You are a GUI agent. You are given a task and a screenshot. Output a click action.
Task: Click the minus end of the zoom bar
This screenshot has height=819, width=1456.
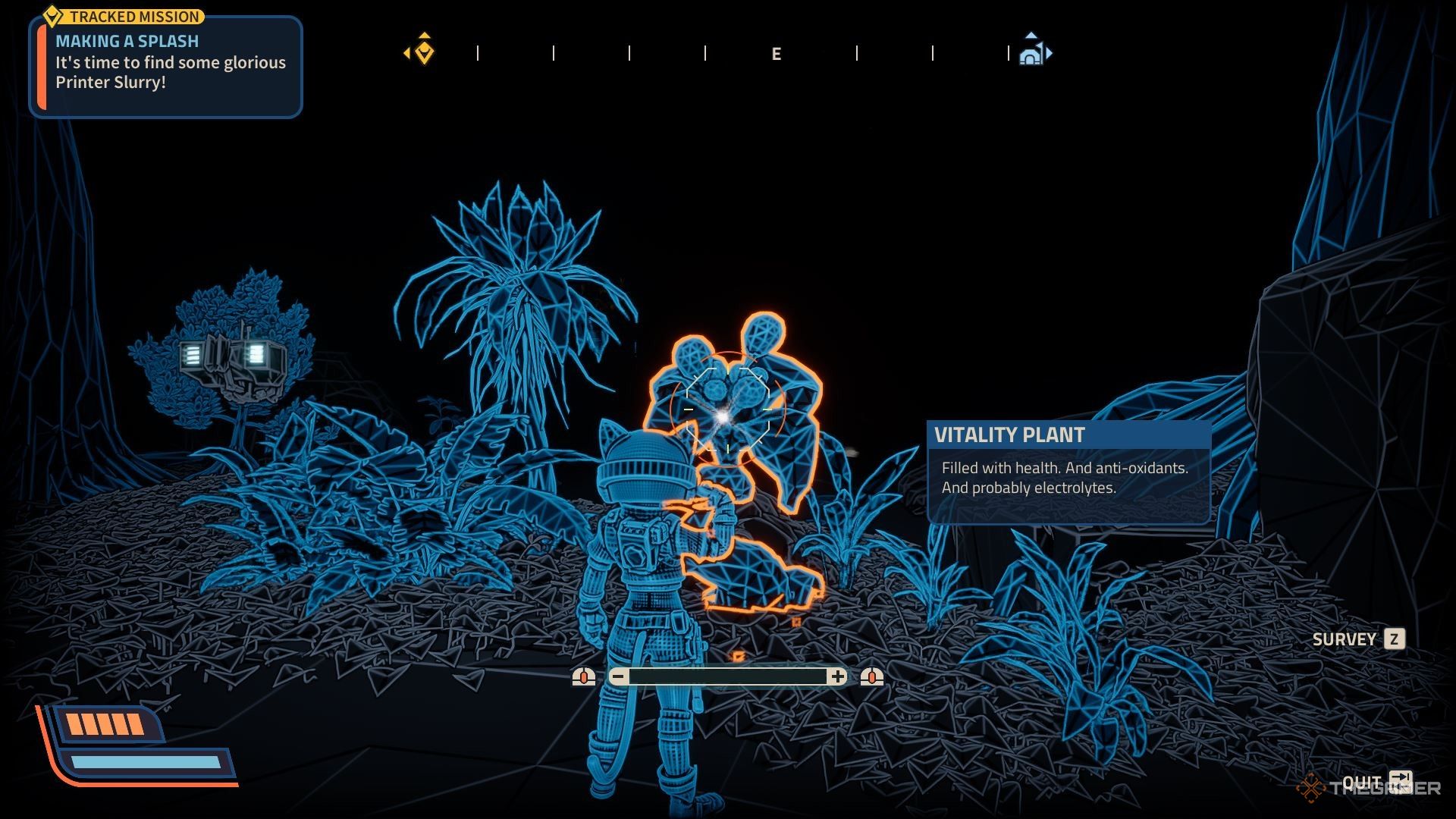click(619, 676)
